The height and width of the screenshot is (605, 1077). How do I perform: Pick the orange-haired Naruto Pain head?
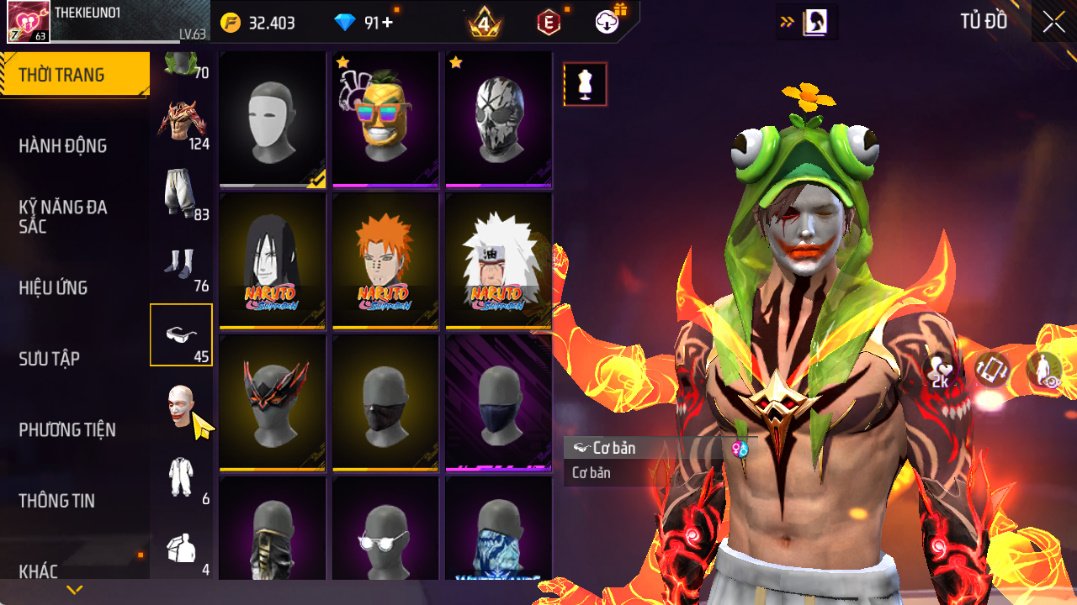[x=385, y=260]
